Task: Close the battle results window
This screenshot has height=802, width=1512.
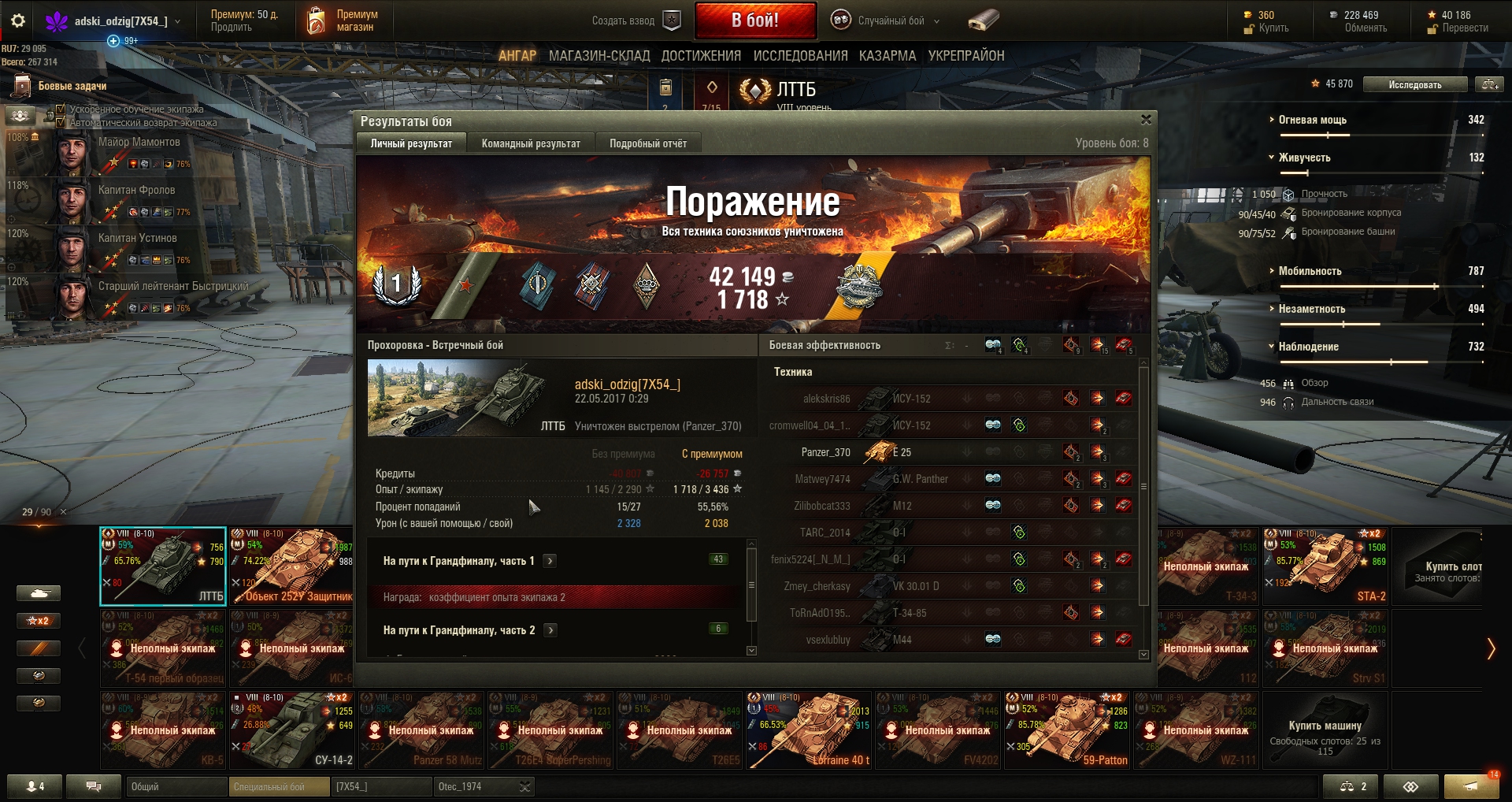Action: click(x=1146, y=120)
